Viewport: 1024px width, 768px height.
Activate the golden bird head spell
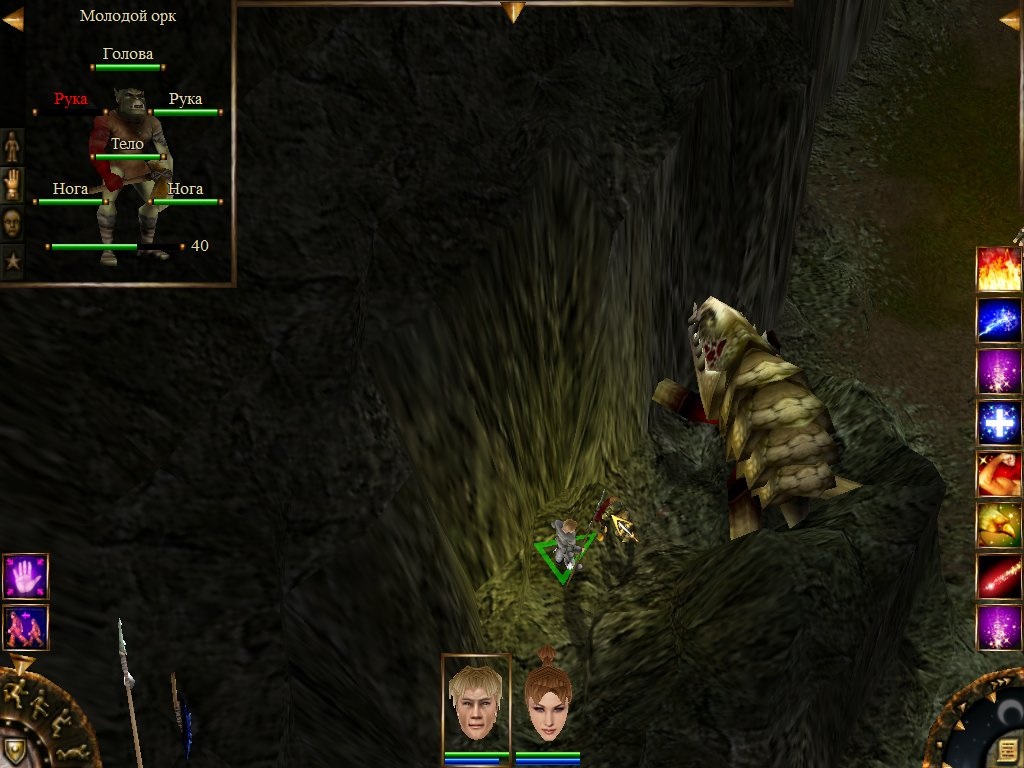tap(999, 525)
